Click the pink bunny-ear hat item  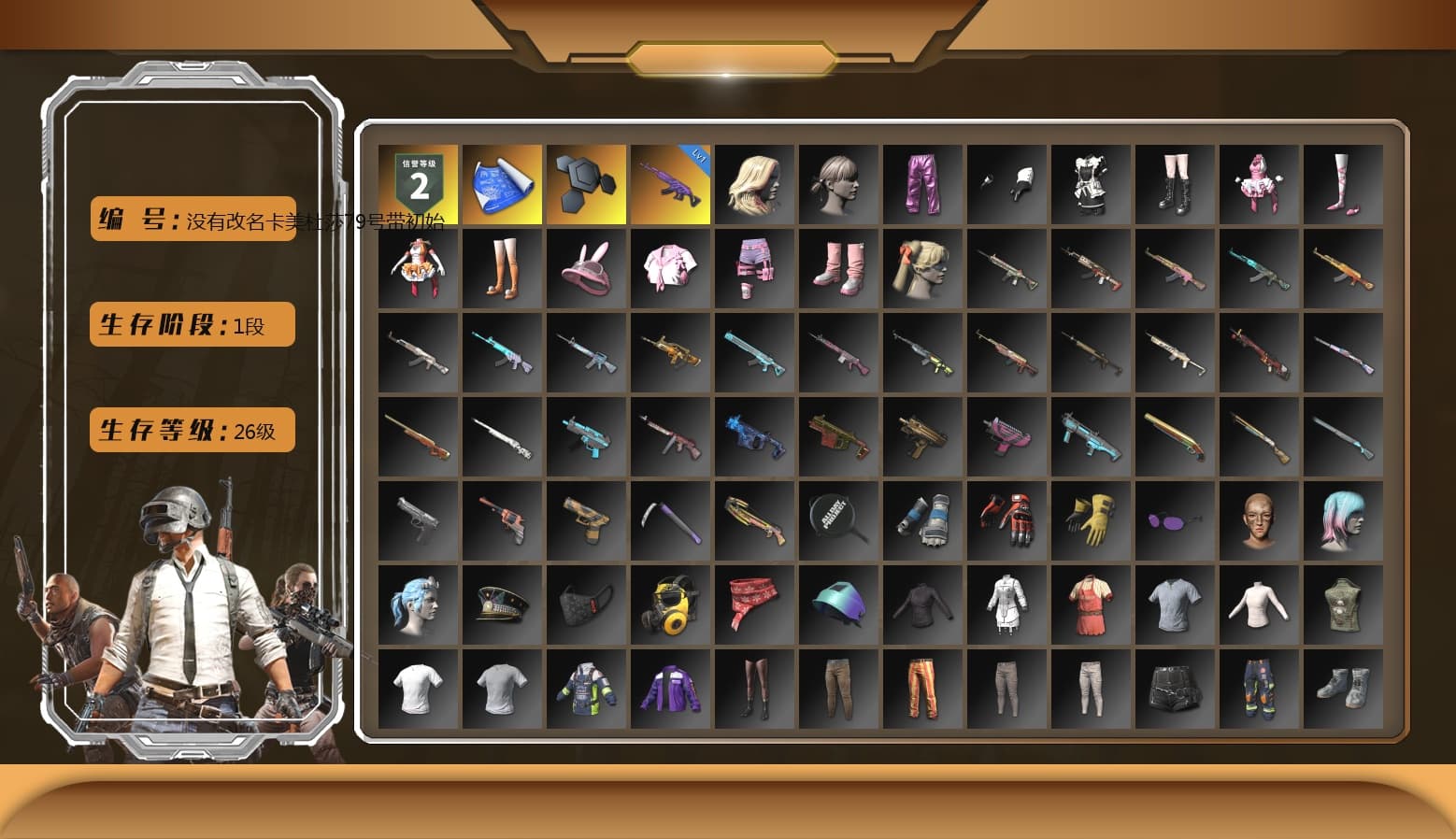pyautogui.click(x=585, y=266)
